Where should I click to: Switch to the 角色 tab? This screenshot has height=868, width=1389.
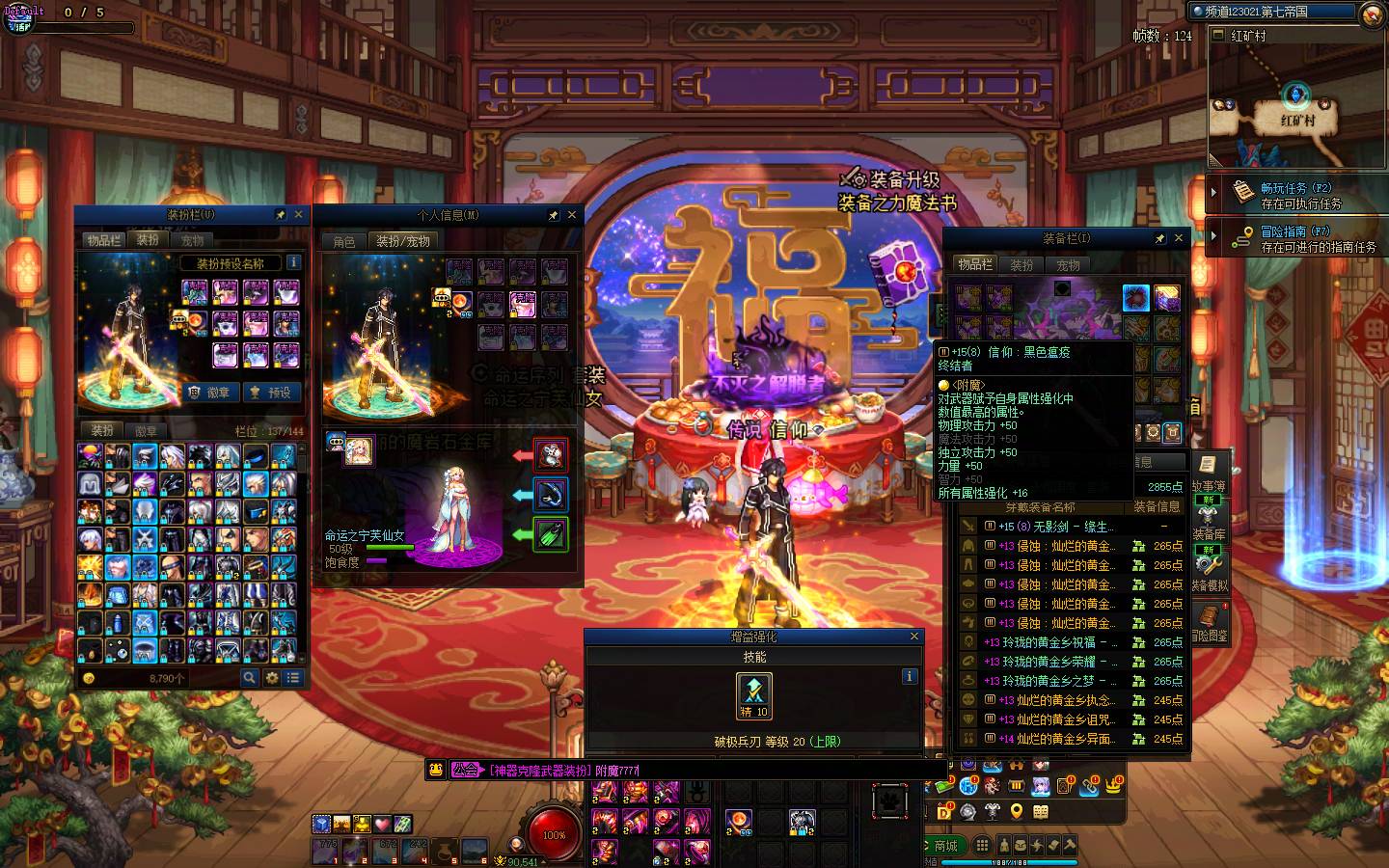click(344, 242)
